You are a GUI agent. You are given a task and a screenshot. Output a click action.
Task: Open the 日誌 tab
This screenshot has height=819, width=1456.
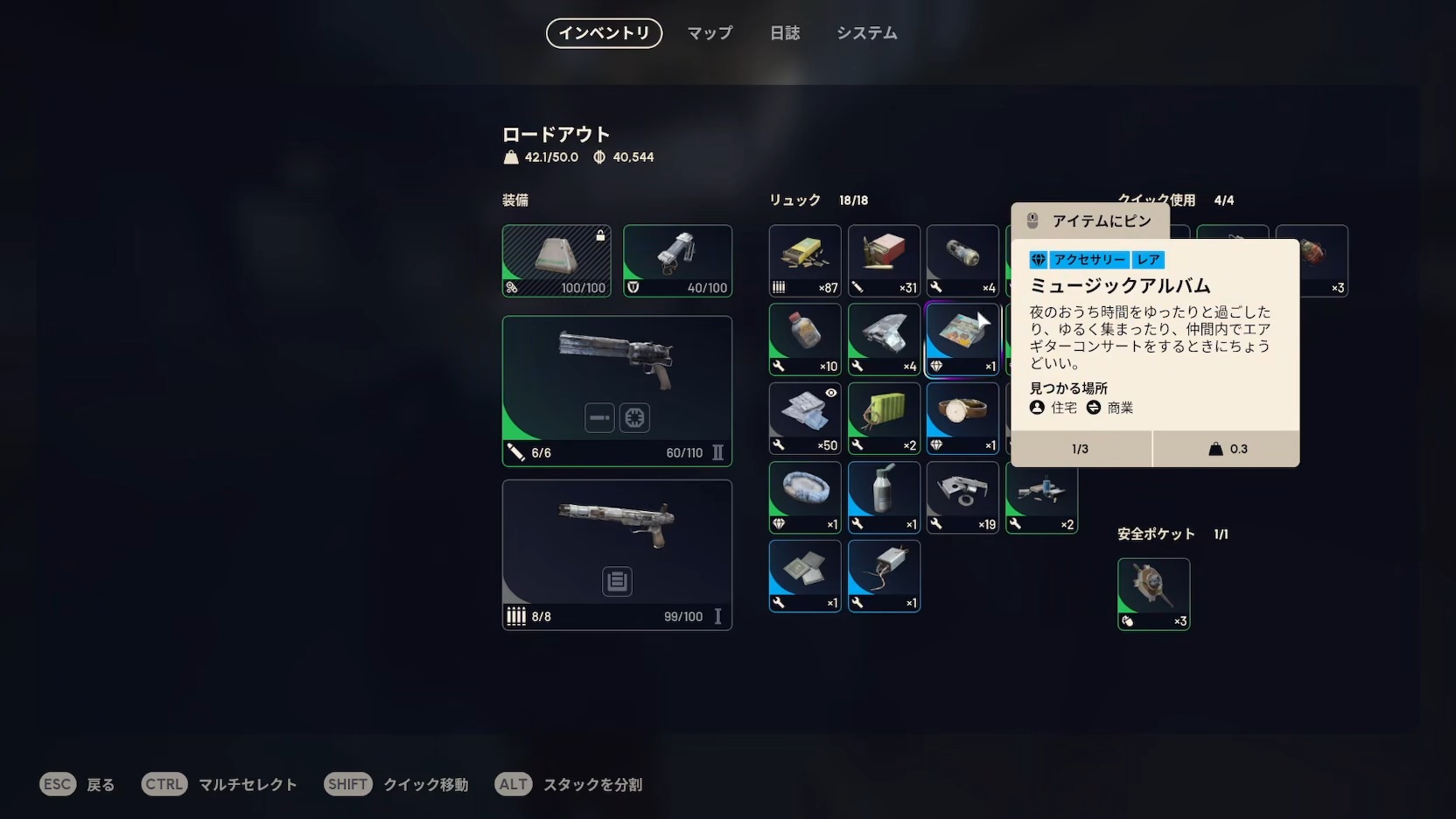click(x=785, y=33)
